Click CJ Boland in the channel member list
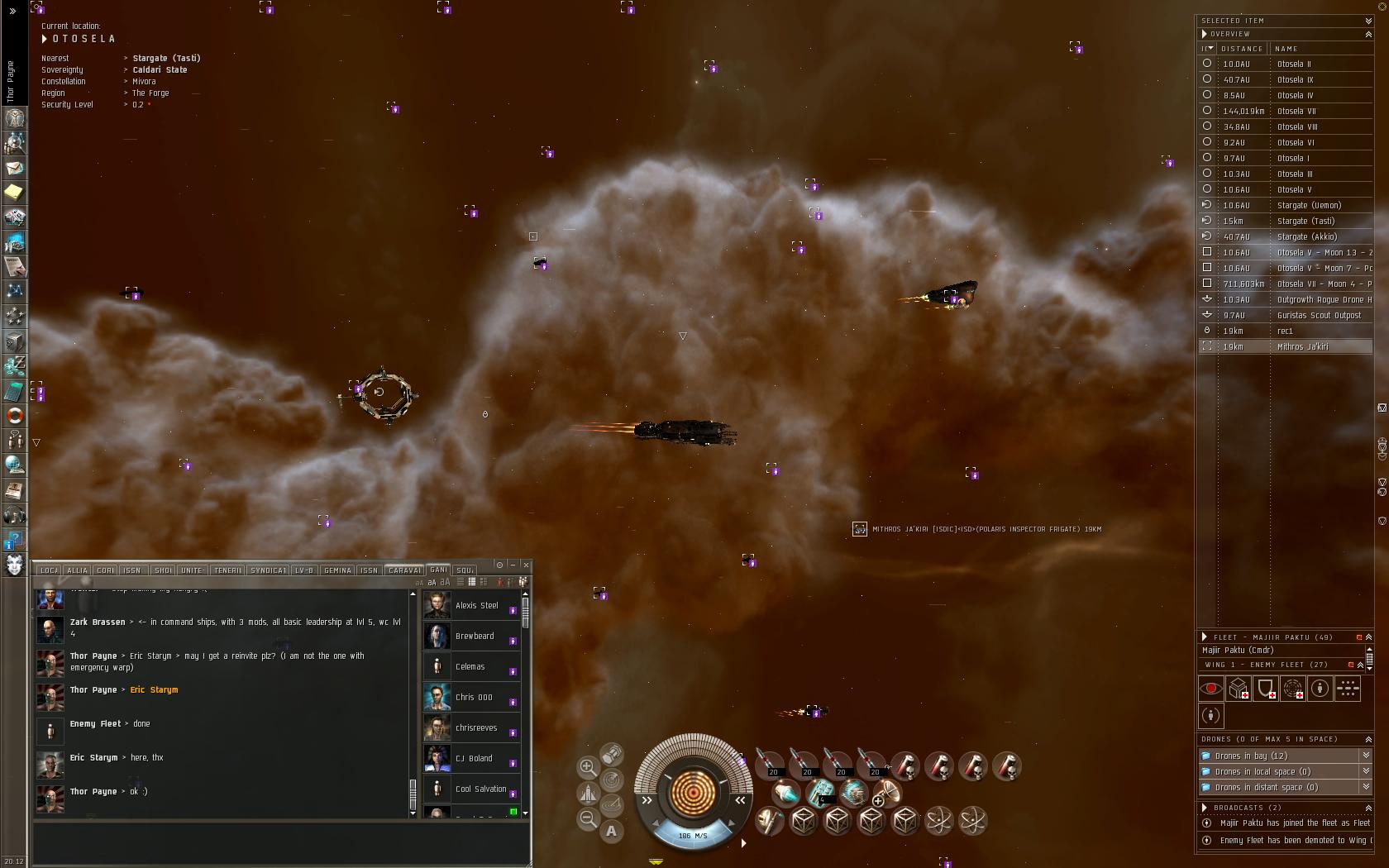 [x=474, y=758]
